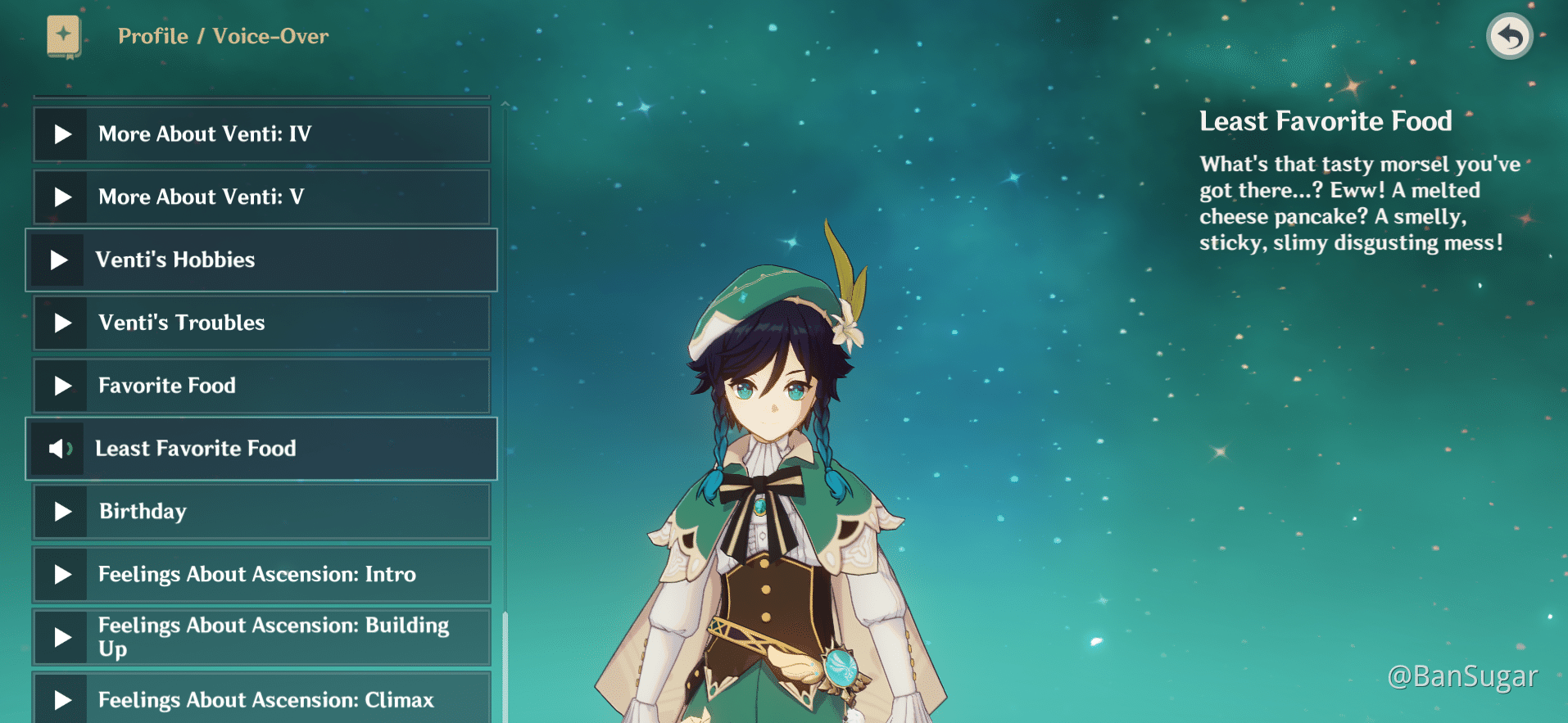Click the "Least Favorite Food" description heading

point(1325,121)
